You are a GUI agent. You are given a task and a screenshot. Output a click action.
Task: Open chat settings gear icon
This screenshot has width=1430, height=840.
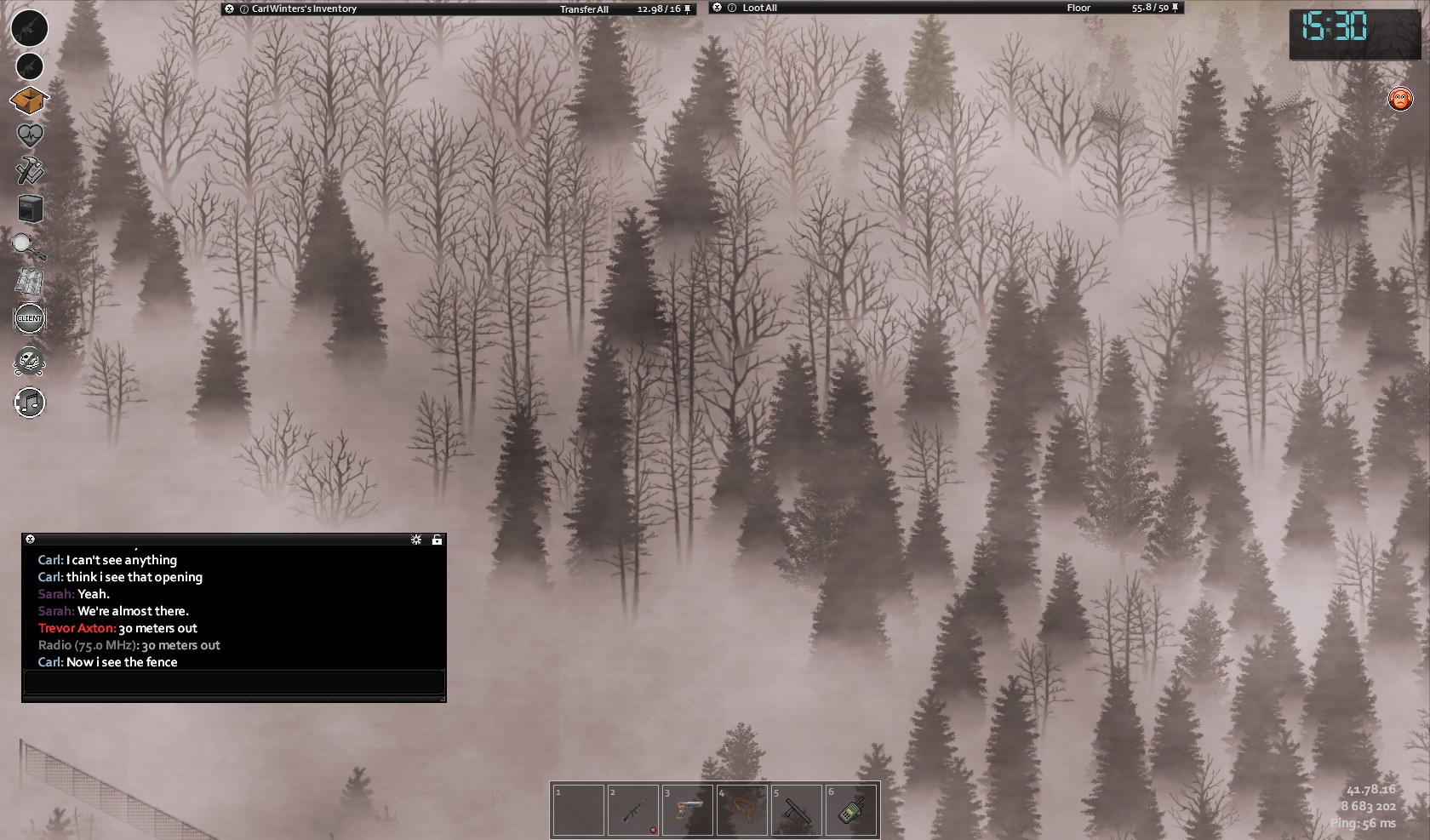pyautogui.click(x=416, y=540)
